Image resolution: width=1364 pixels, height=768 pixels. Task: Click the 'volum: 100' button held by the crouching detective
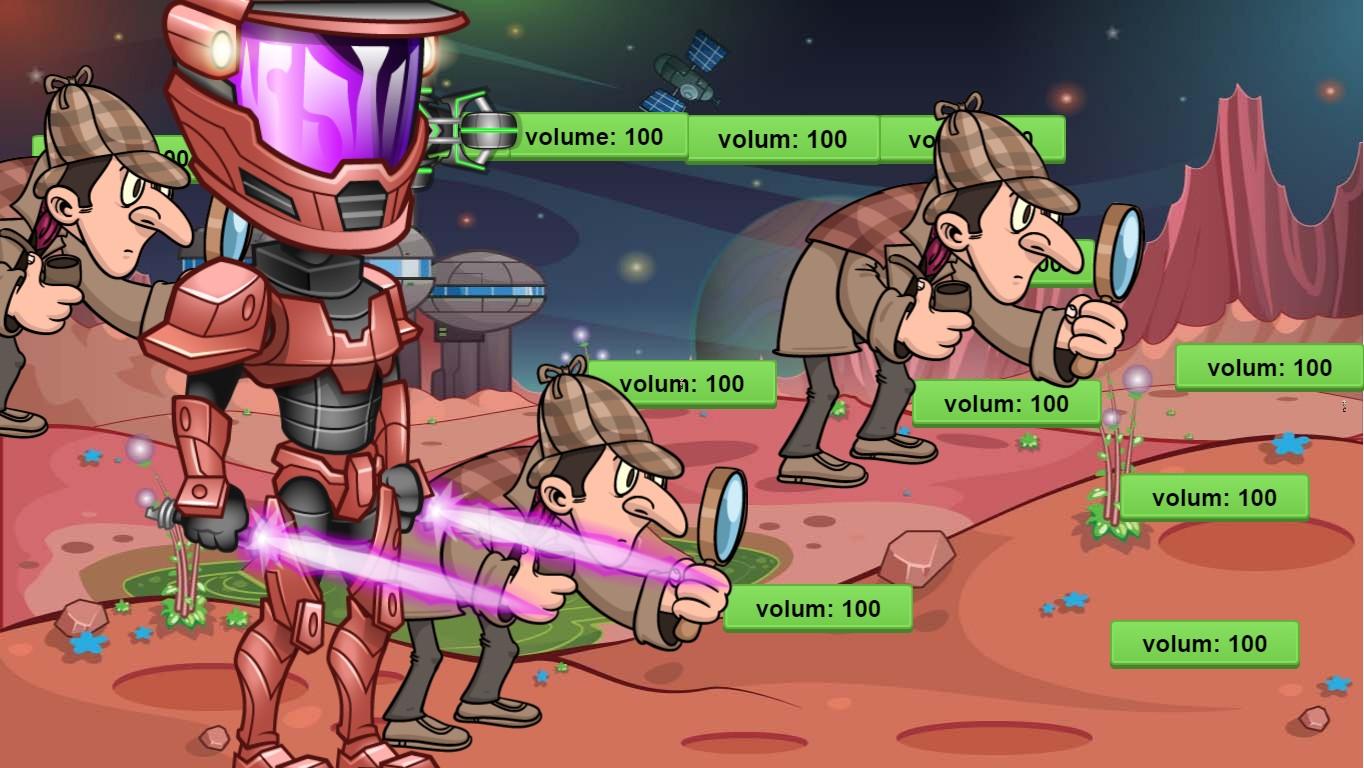click(816, 607)
